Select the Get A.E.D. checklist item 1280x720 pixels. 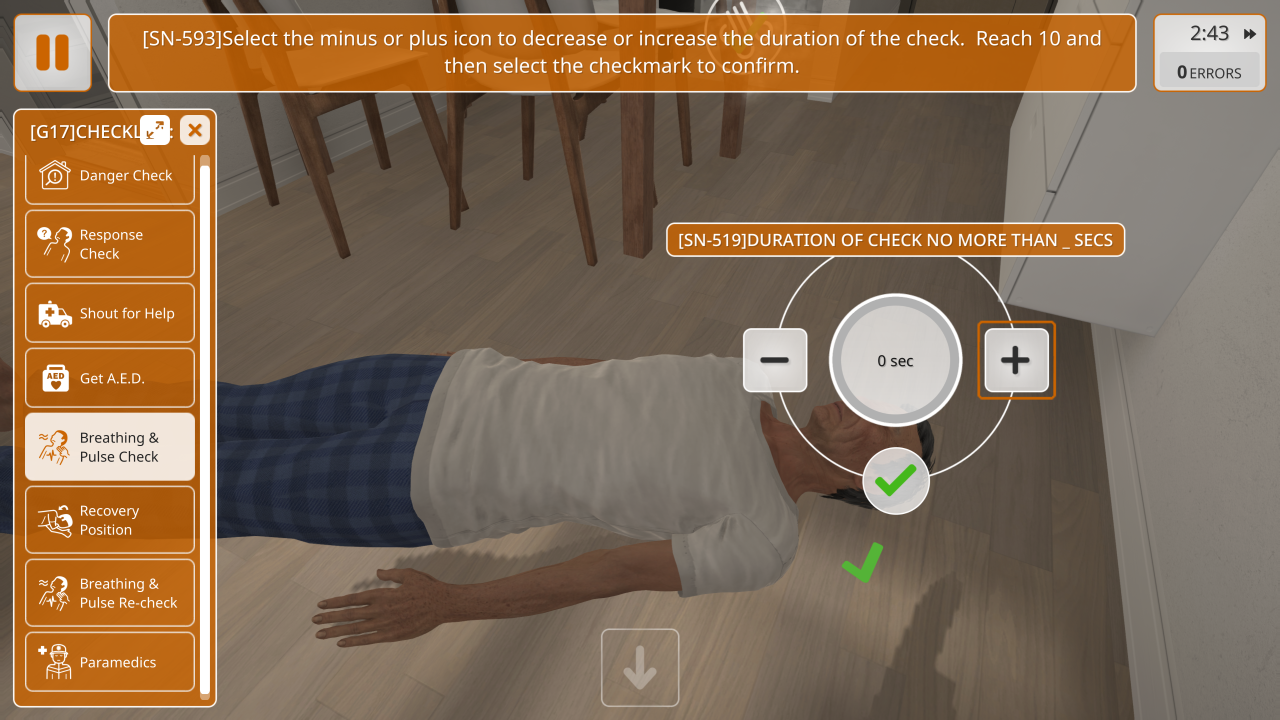[x=110, y=378]
